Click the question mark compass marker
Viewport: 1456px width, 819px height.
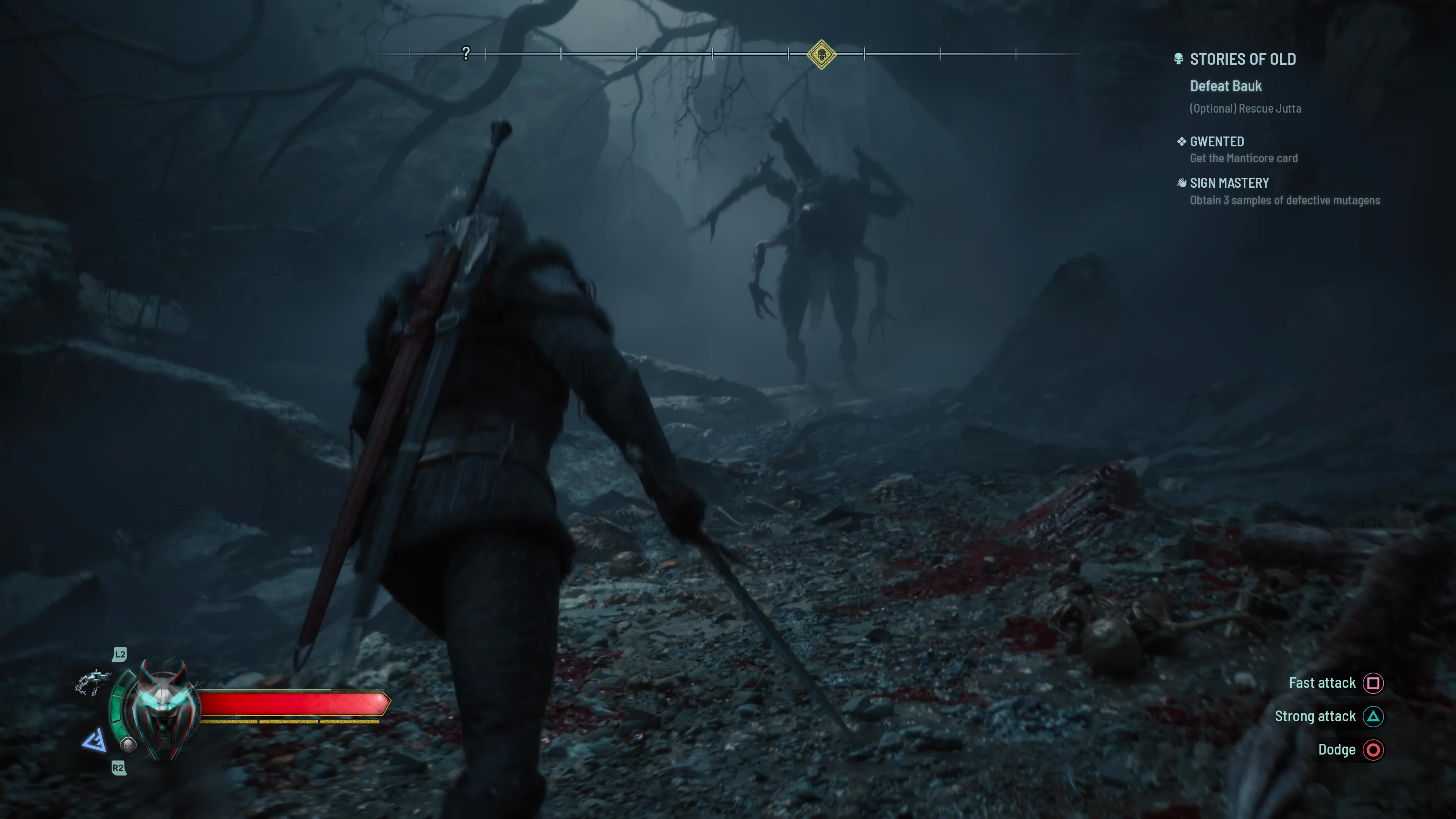[x=466, y=54]
